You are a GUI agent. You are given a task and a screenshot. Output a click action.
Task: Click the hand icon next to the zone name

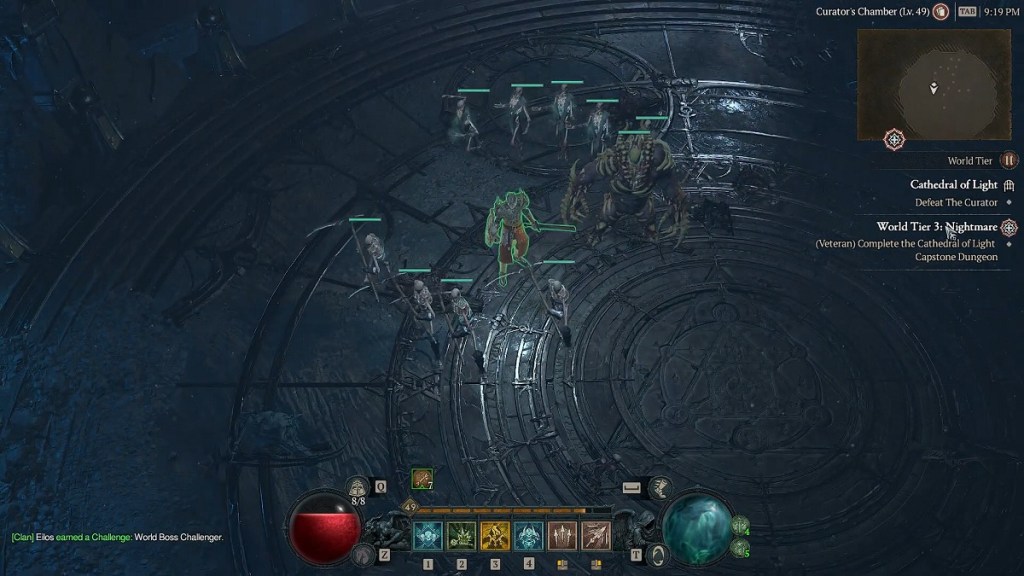pos(940,12)
